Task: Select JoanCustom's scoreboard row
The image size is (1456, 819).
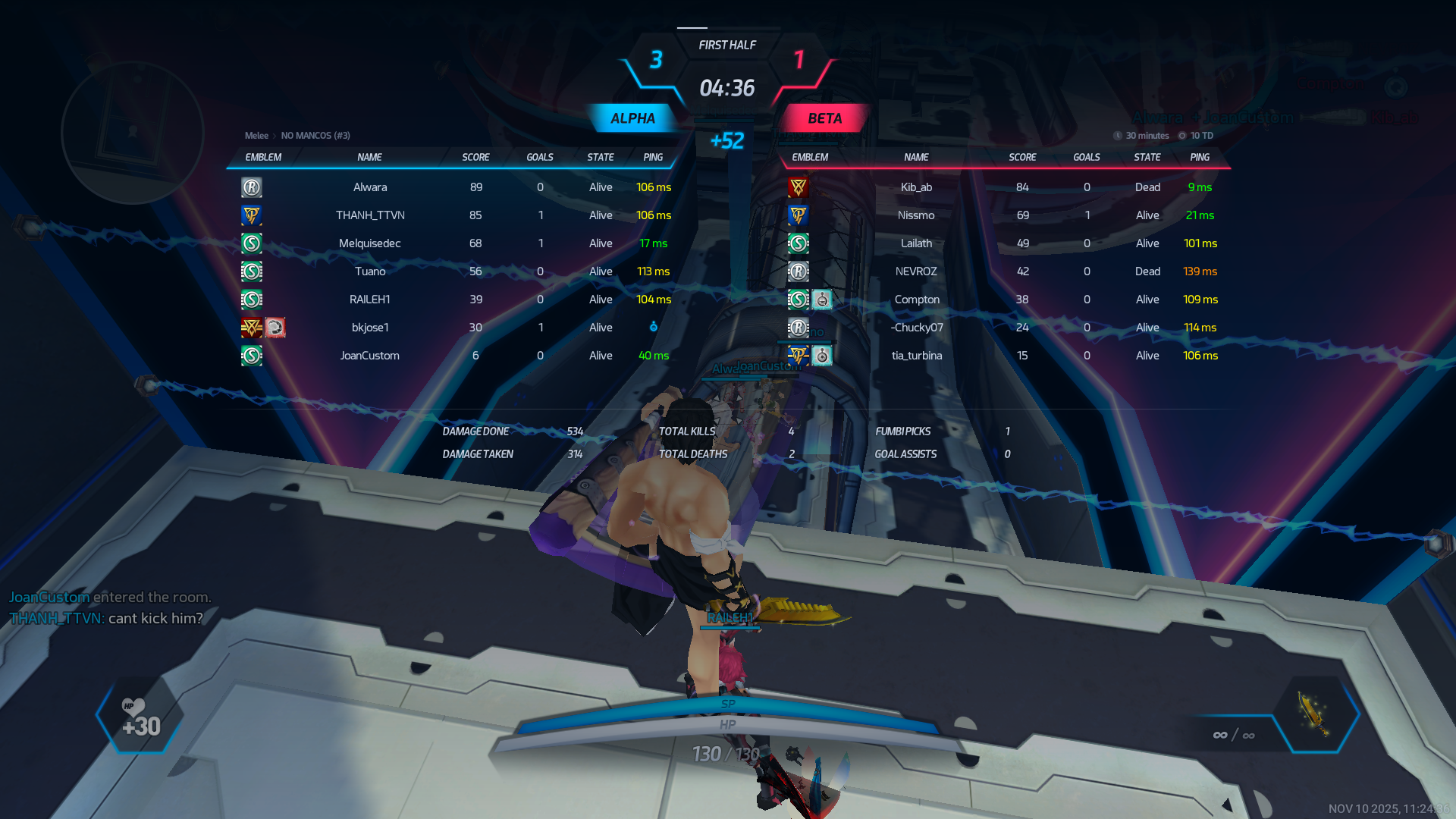Action: pos(369,356)
